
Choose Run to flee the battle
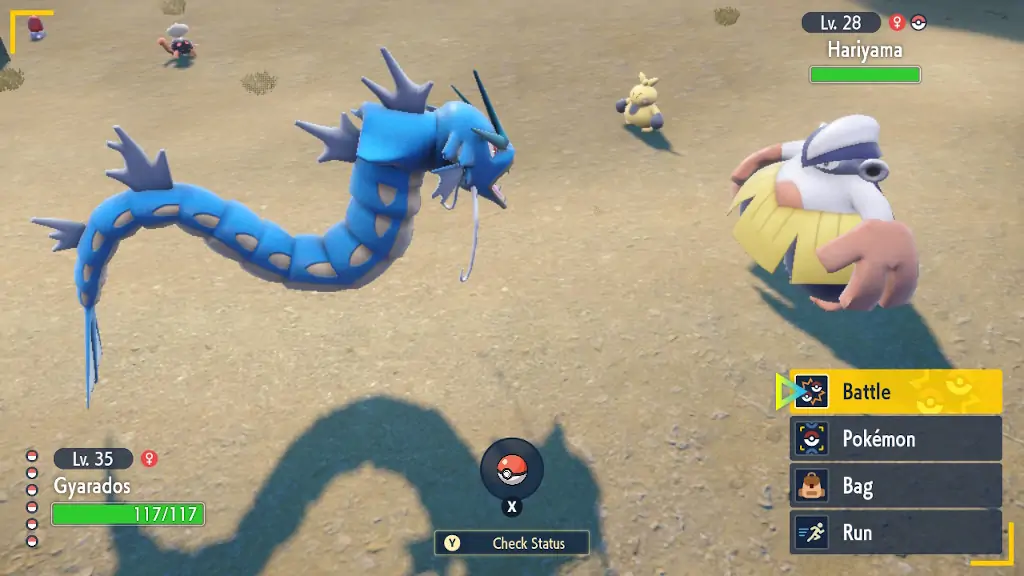click(x=895, y=533)
